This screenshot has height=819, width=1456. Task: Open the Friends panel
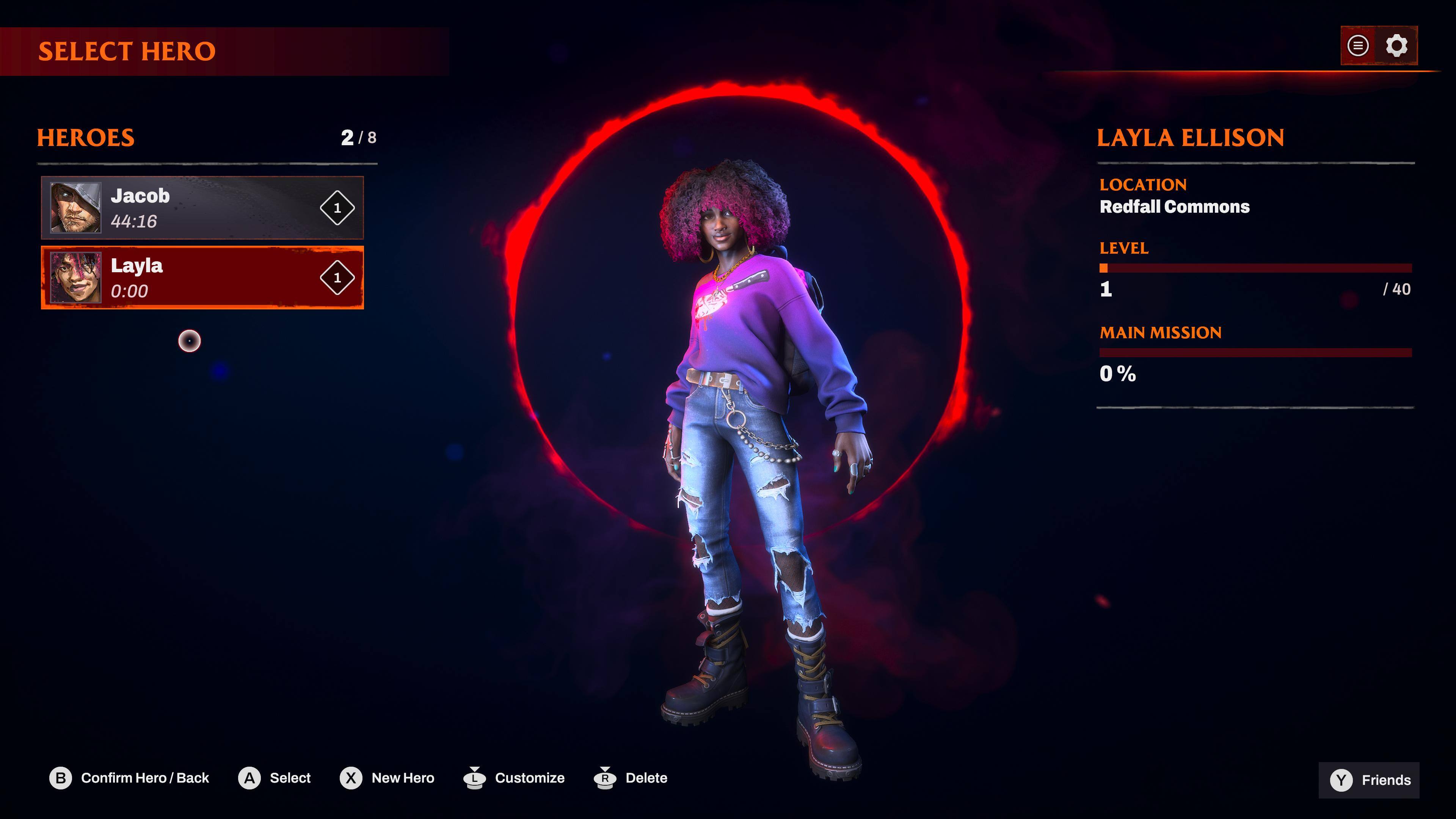1370,780
